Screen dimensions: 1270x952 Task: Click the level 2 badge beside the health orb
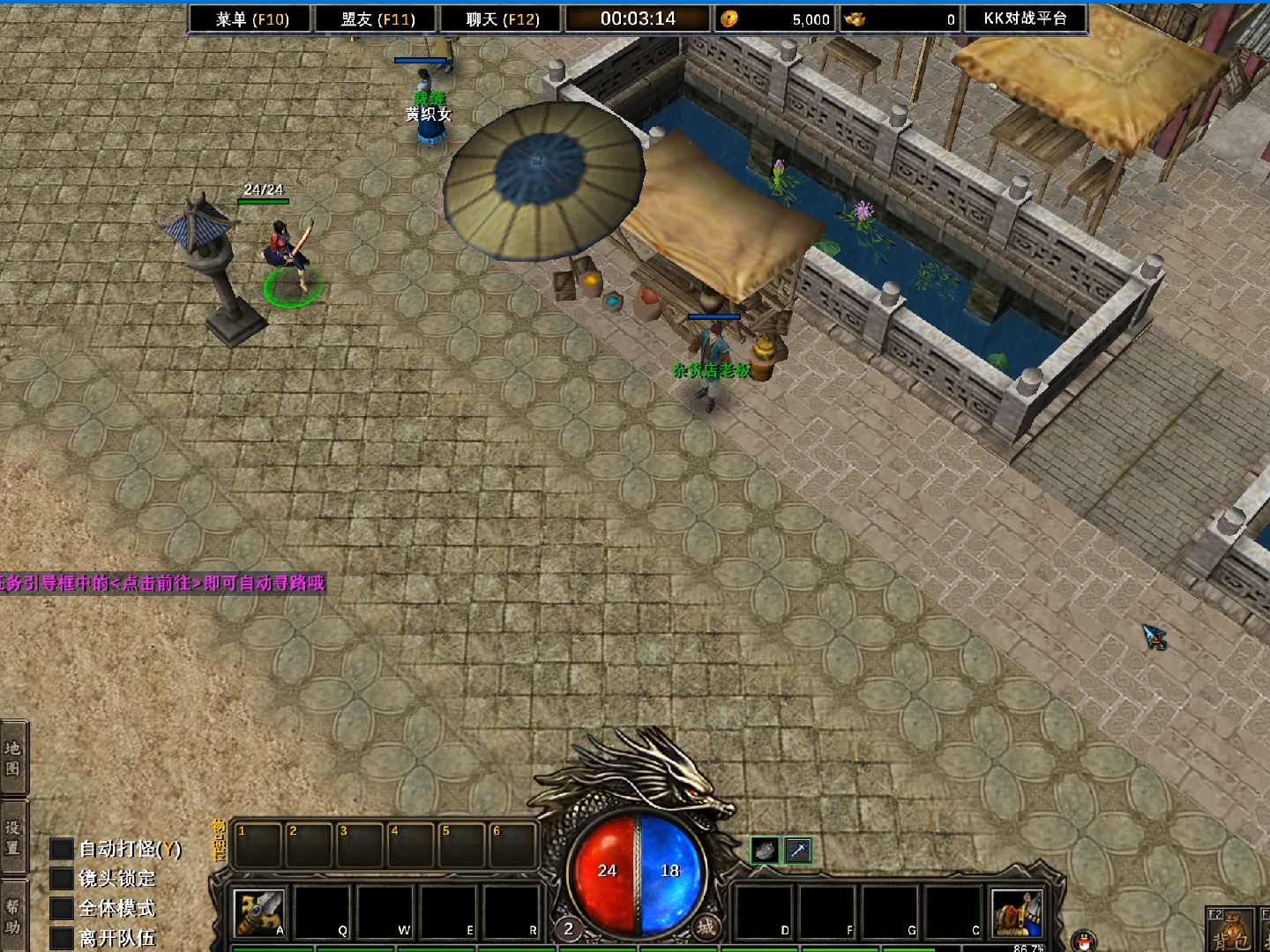pyautogui.click(x=569, y=928)
